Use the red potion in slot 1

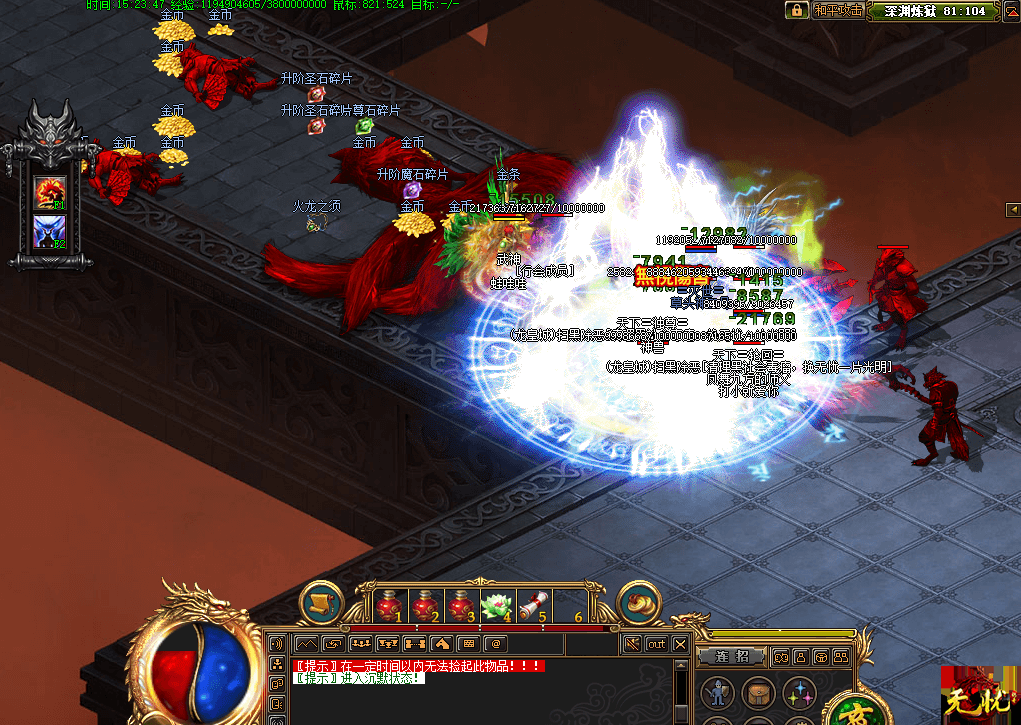[389, 606]
